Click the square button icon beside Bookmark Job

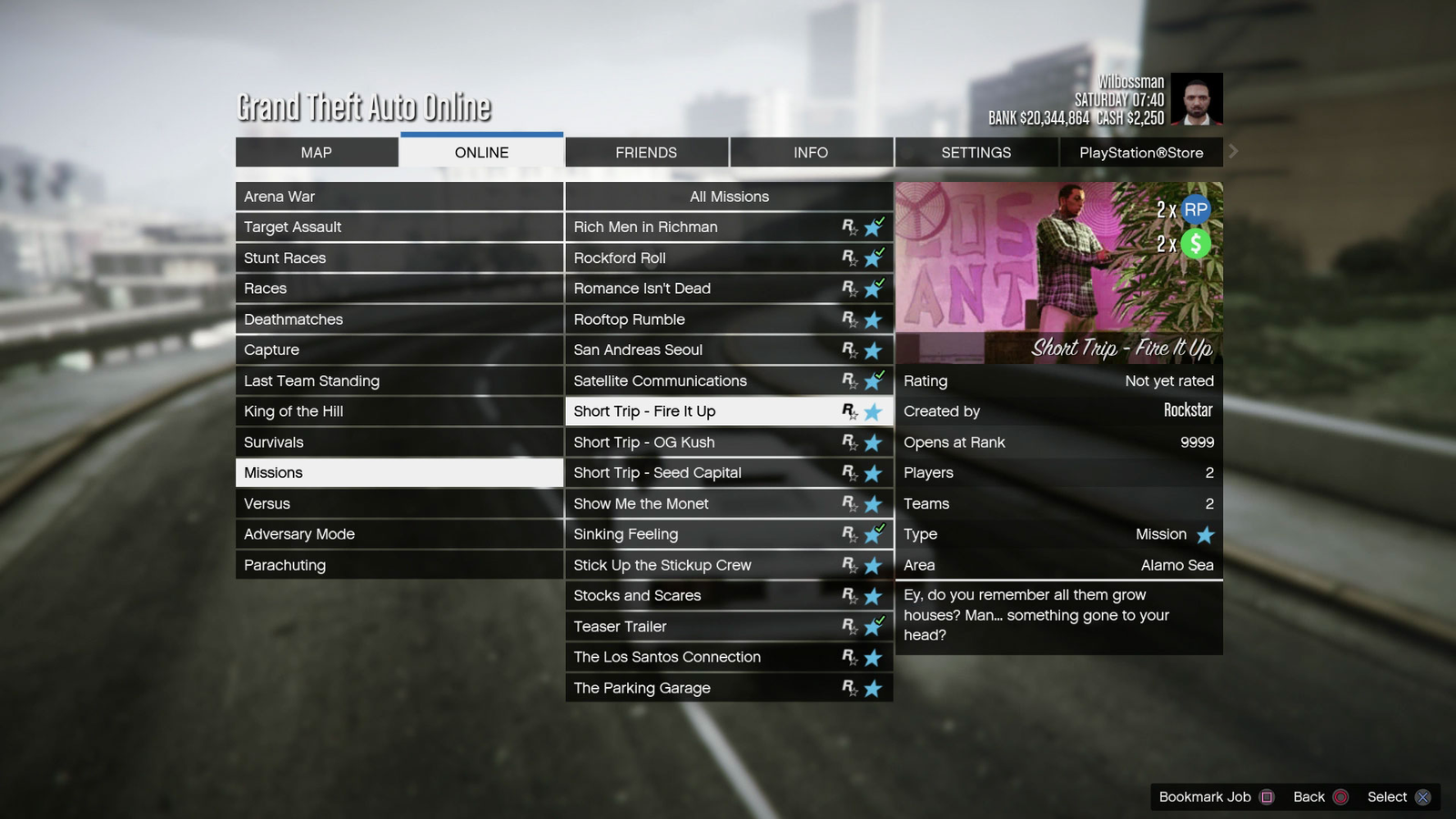point(1268,796)
